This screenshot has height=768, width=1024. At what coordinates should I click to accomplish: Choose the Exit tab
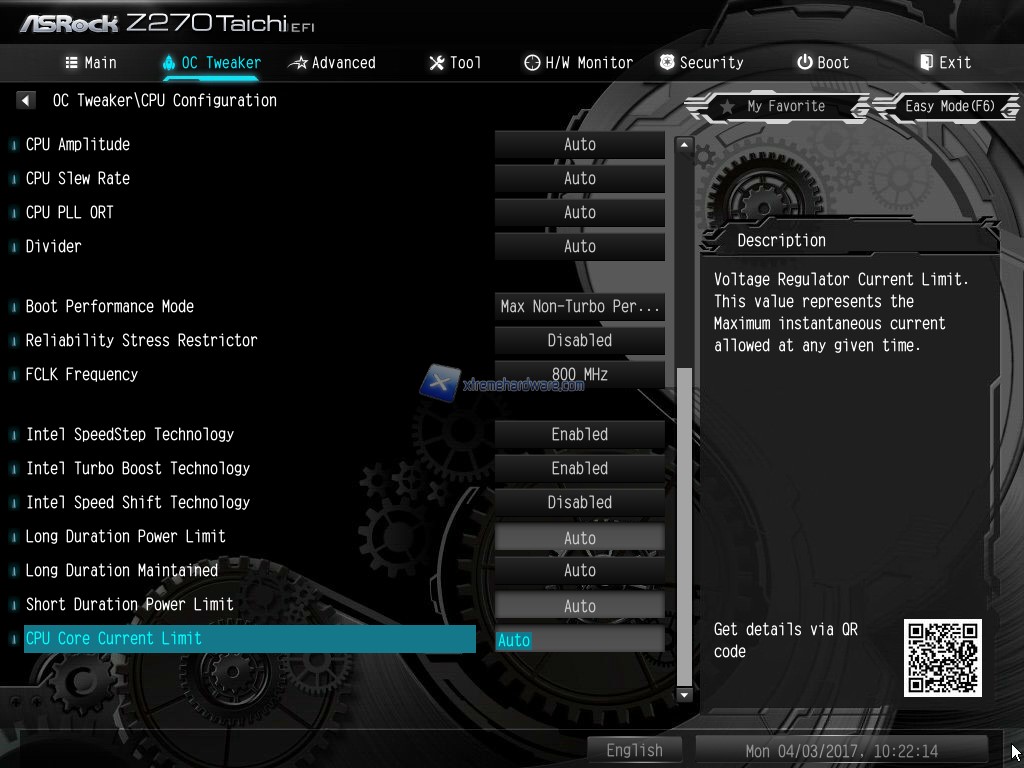[945, 62]
